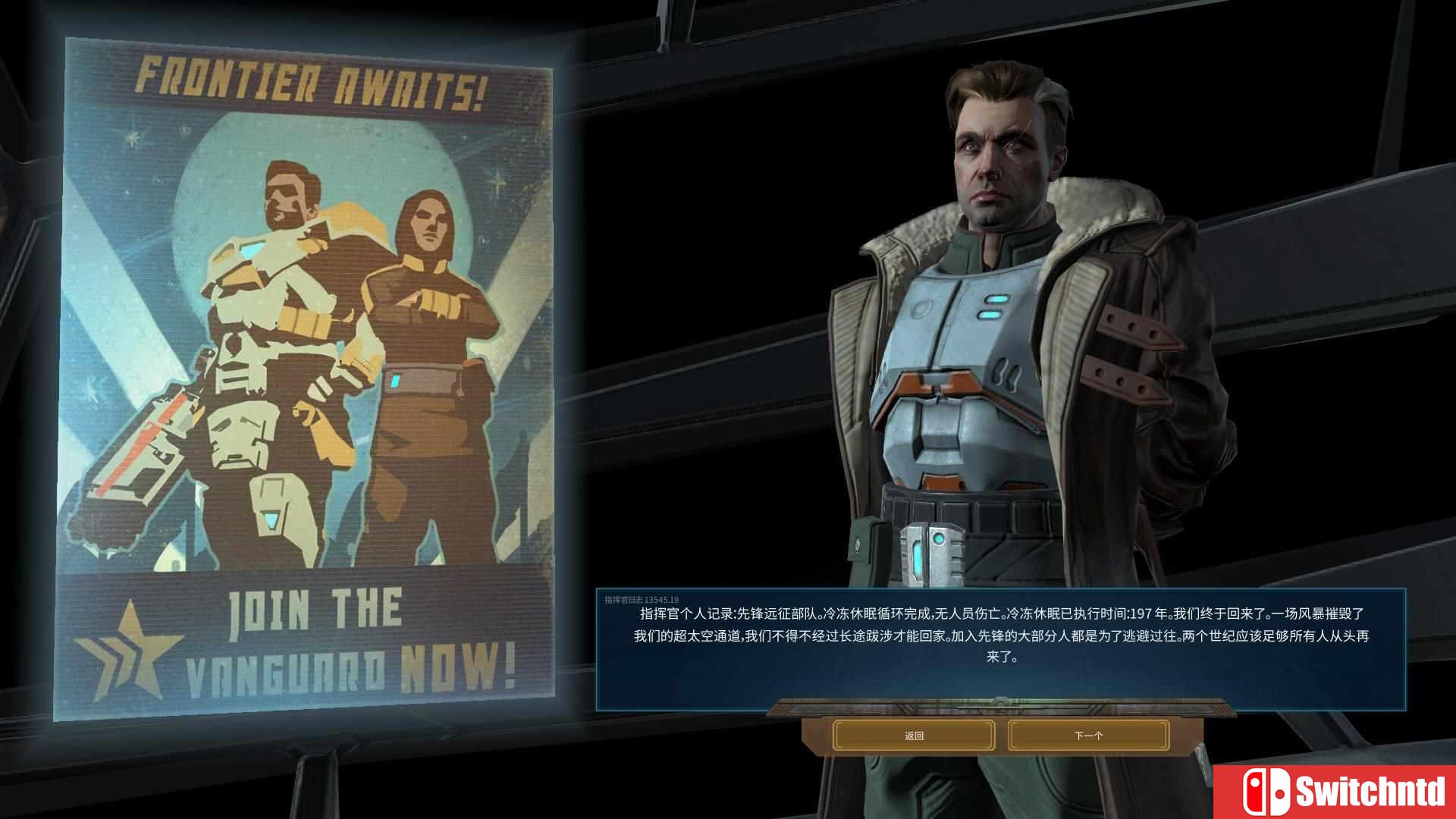The image size is (1456, 819).
Task: Toggle the dialogue log header 指挥官日志 13545.19
Action: (x=641, y=600)
